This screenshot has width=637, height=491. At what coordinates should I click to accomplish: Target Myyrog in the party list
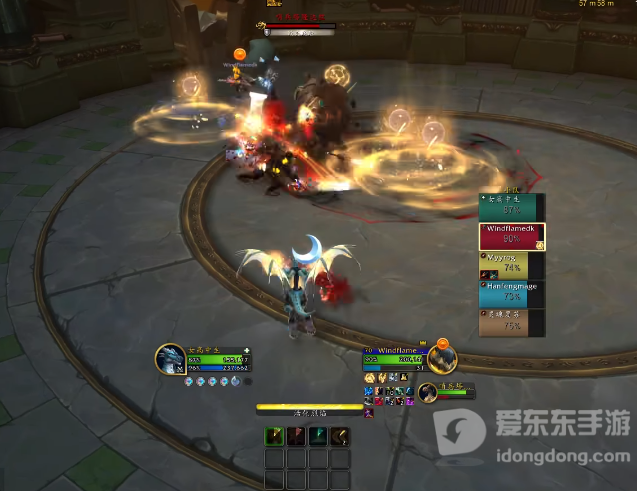[512, 265]
